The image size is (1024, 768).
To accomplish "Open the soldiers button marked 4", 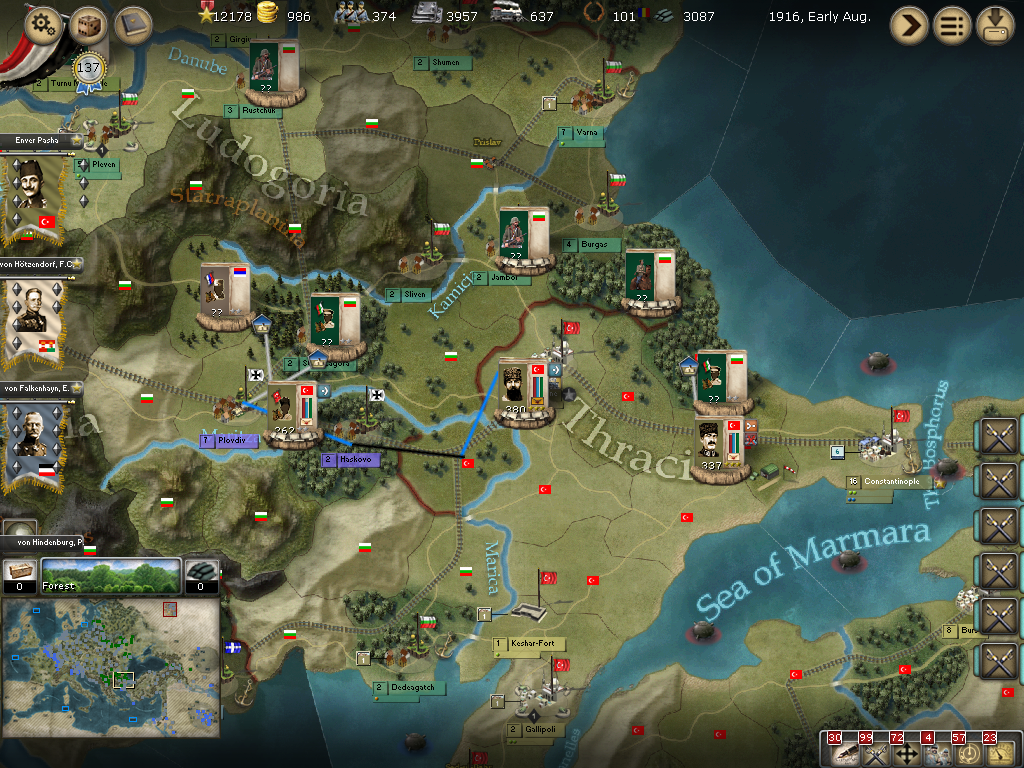I will pos(936,752).
